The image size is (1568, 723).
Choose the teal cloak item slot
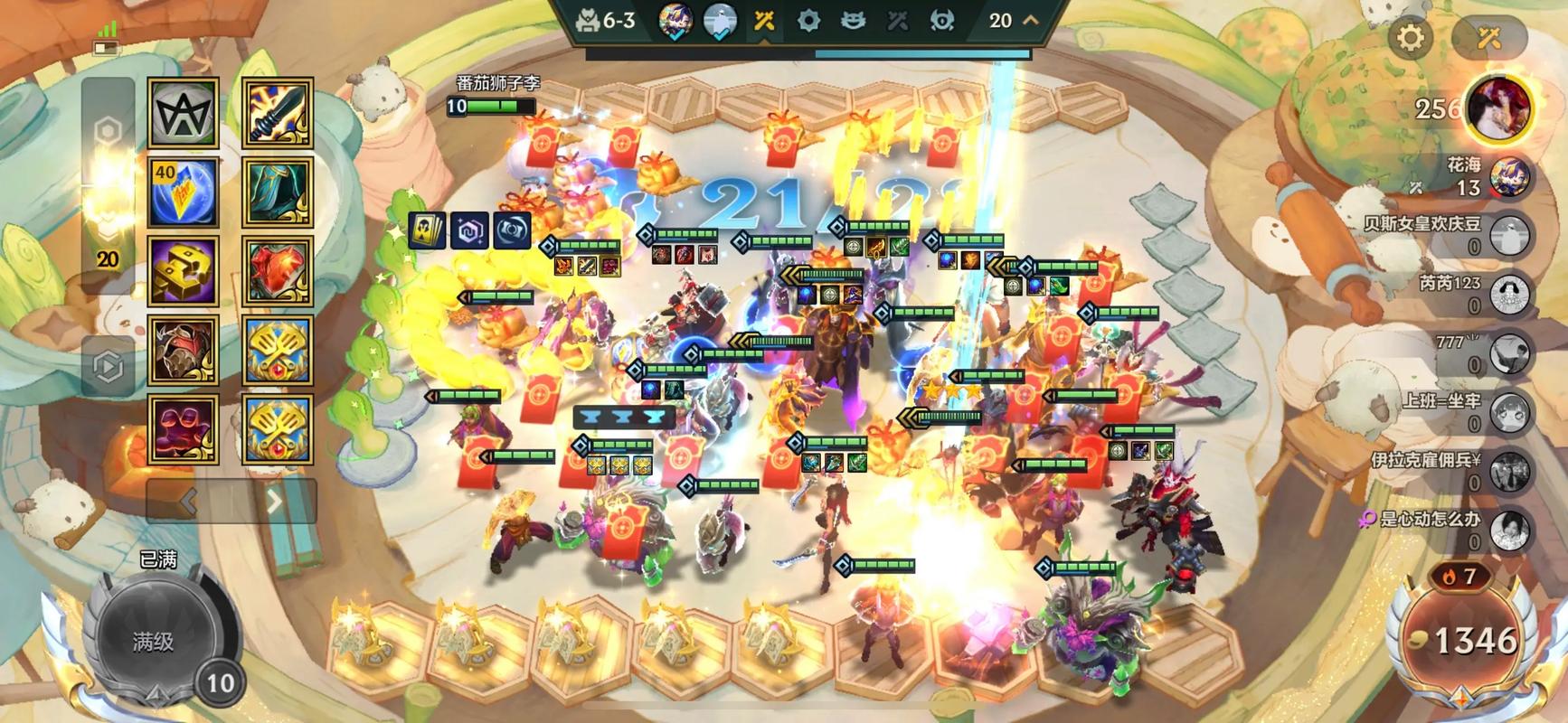tap(278, 192)
